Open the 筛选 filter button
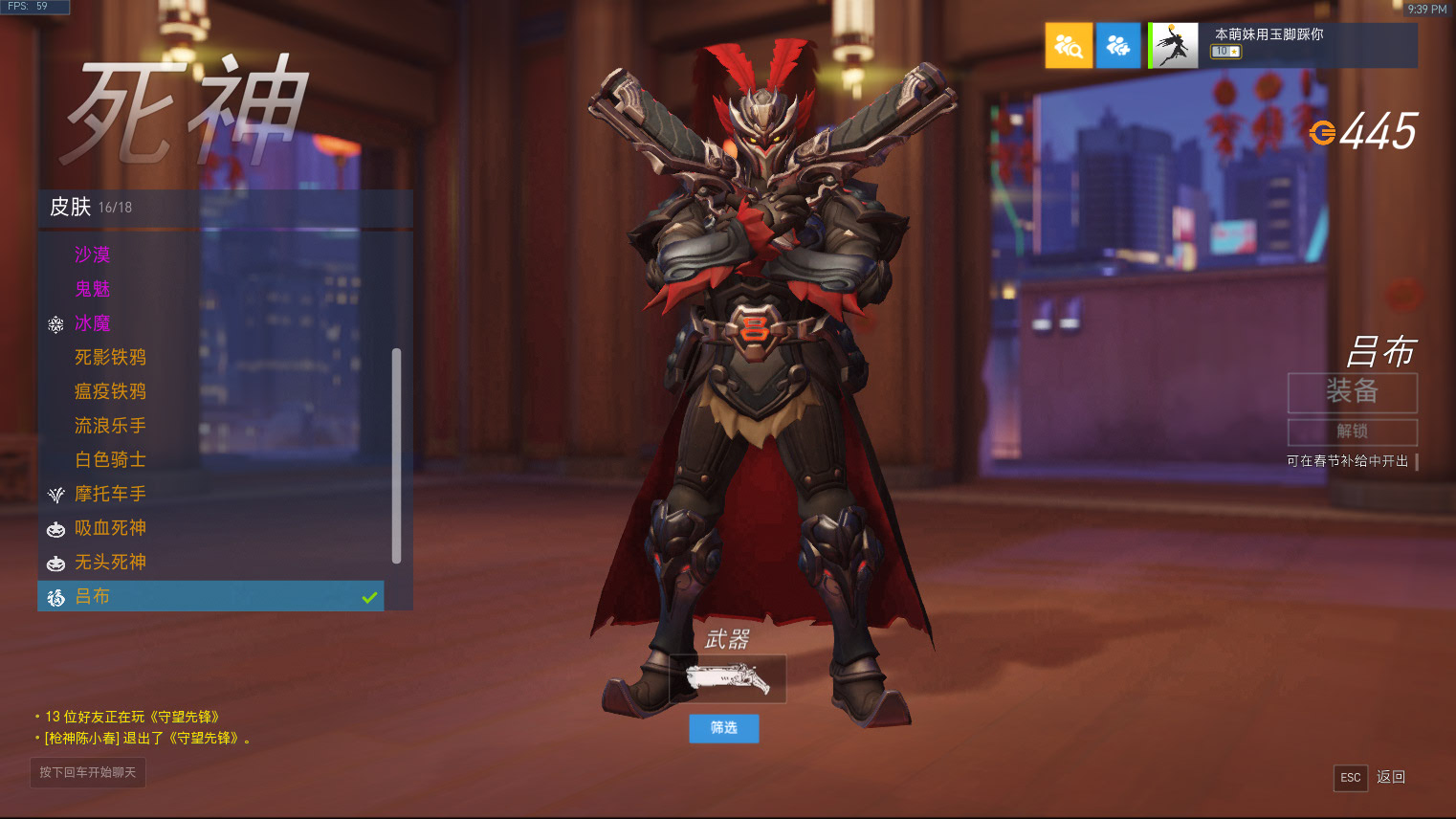1456x819 pixels. pyautogui.click(x=724, y=728)
